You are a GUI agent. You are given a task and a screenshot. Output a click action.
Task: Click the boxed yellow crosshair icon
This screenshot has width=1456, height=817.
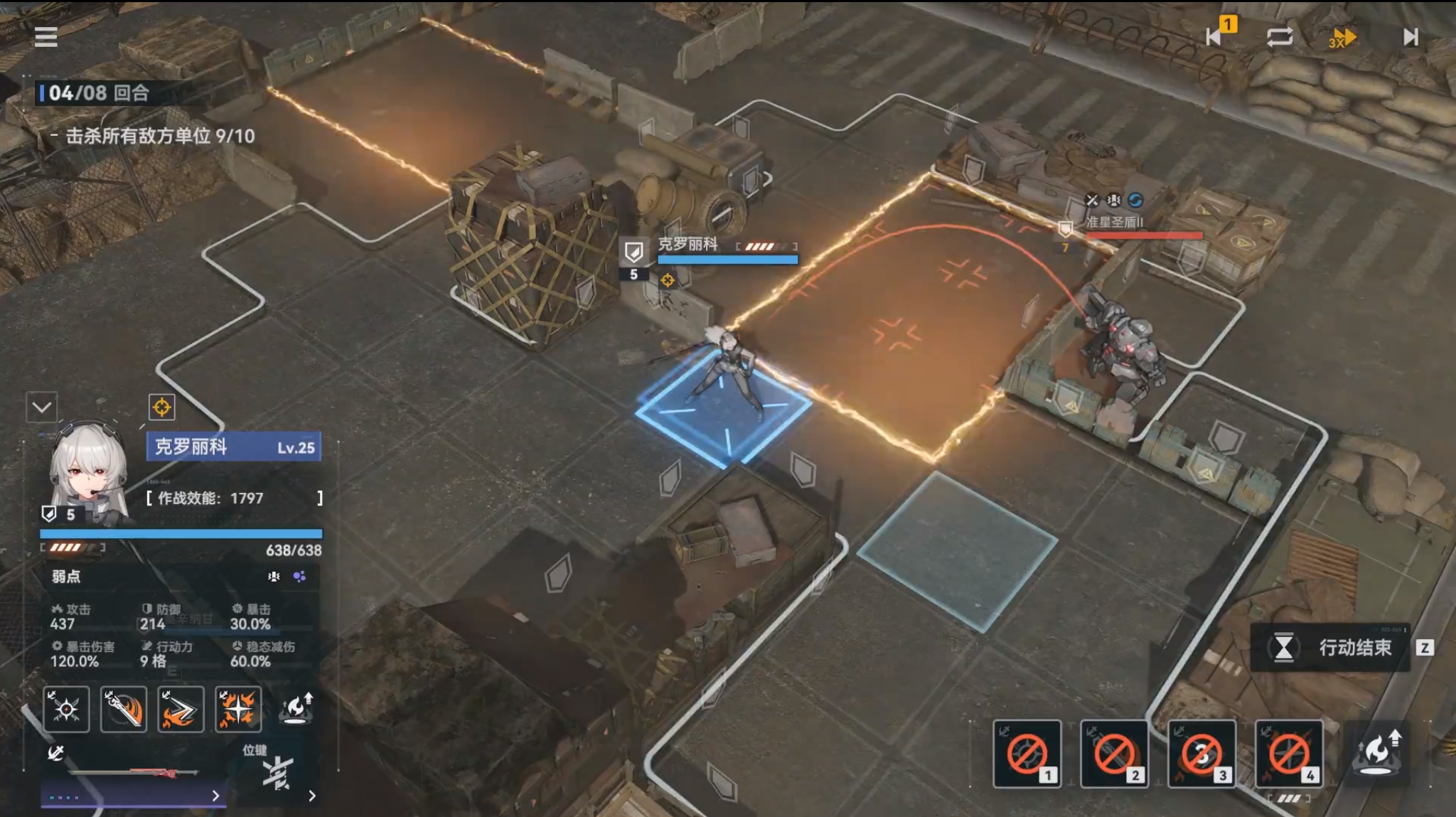click(x=161, y=407)
